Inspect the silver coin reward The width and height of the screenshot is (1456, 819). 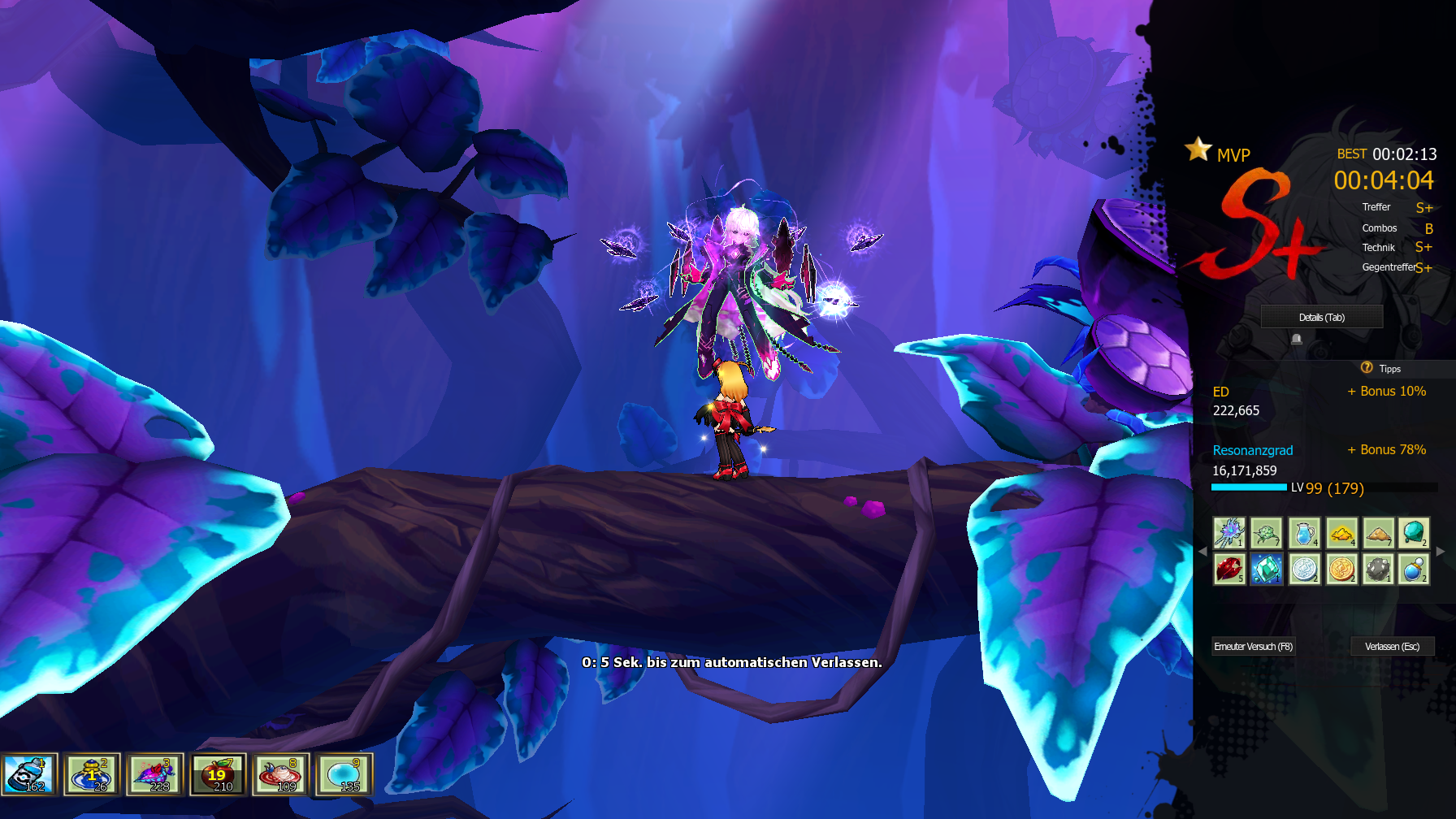(x=1304, y=569)
